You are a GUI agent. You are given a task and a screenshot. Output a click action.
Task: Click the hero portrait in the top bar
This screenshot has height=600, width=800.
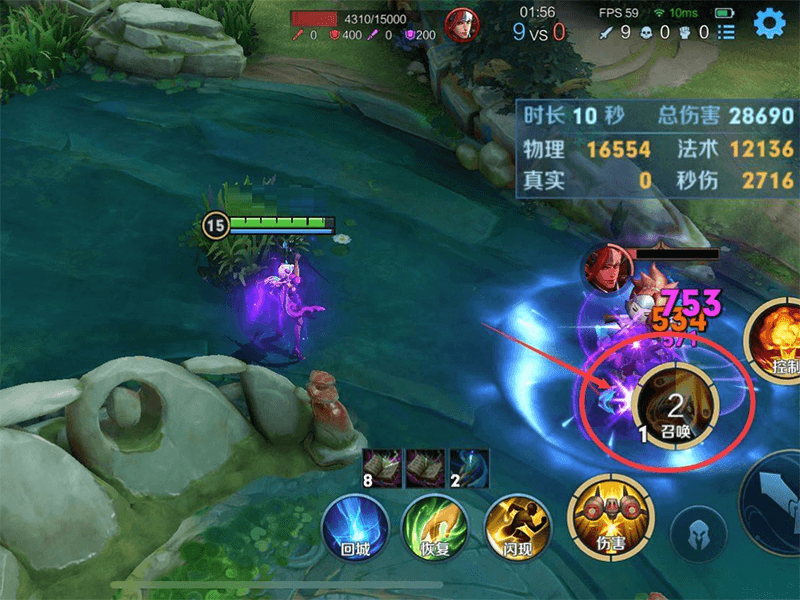coord(461,24)
